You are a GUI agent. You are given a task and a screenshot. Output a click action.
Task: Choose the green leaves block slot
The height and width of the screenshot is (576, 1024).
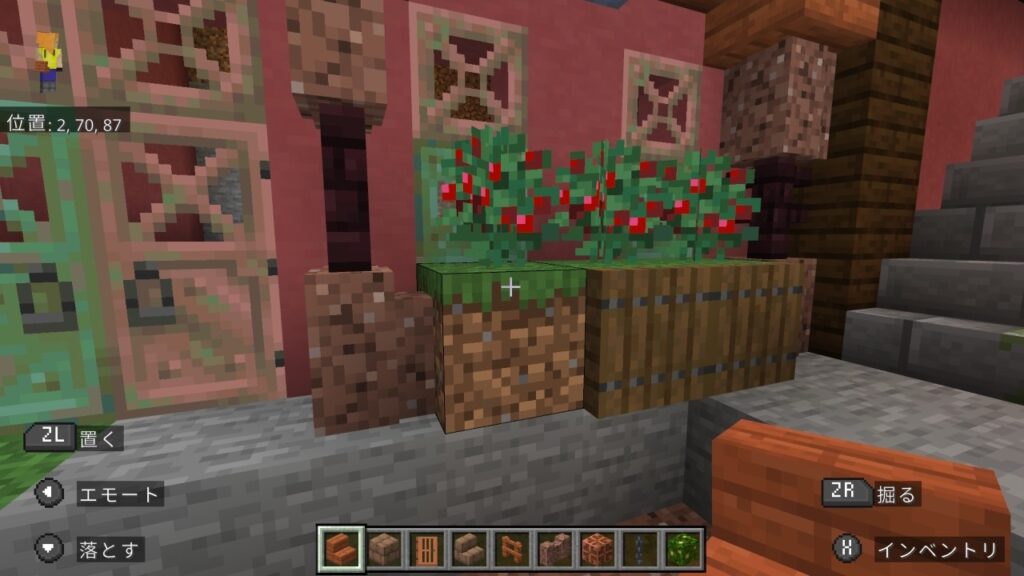(x=683, y=548)
